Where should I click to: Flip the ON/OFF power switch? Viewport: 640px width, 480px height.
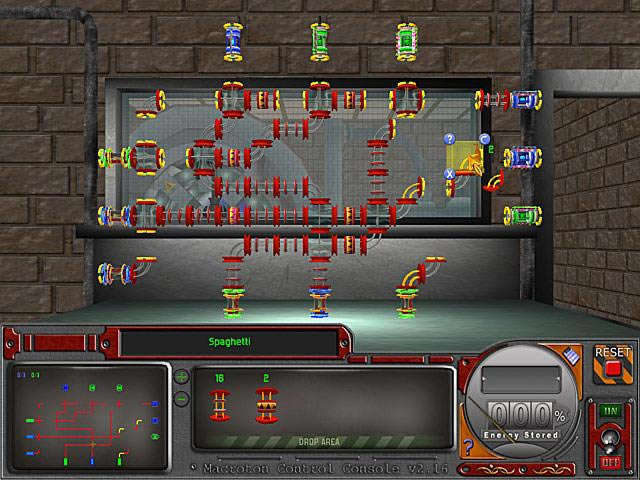click(608, 436)
